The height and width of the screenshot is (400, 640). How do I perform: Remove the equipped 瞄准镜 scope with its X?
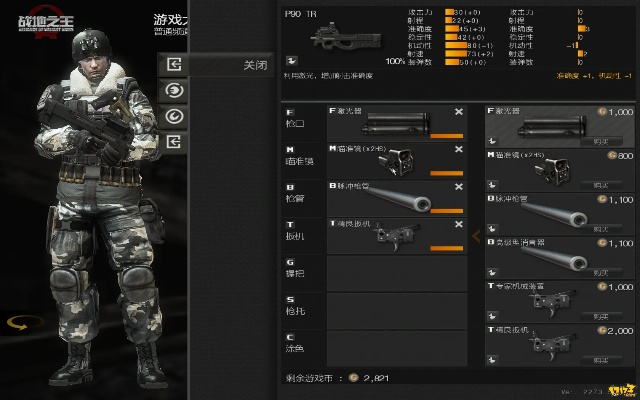click(459, 149)
